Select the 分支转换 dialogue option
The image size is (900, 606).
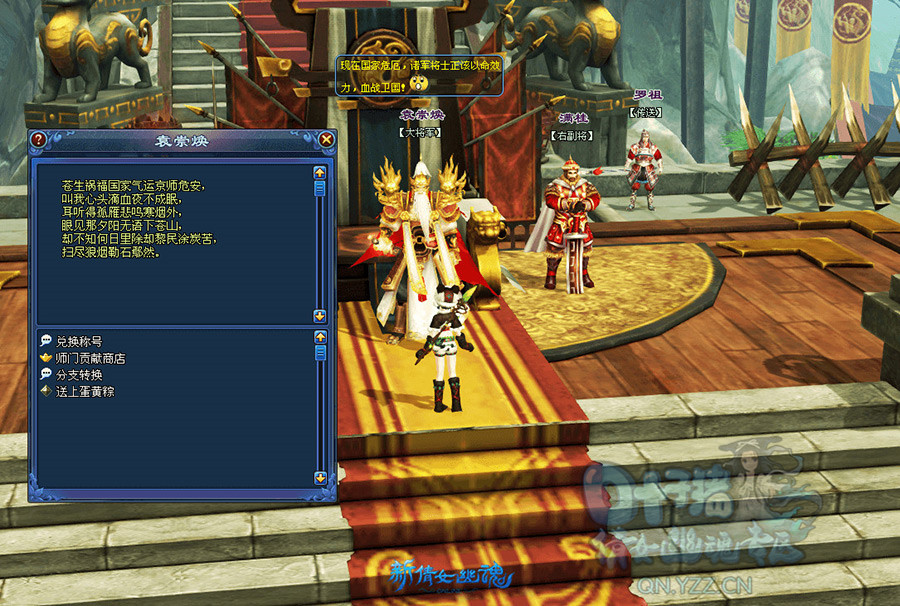[x=78, y=375]
